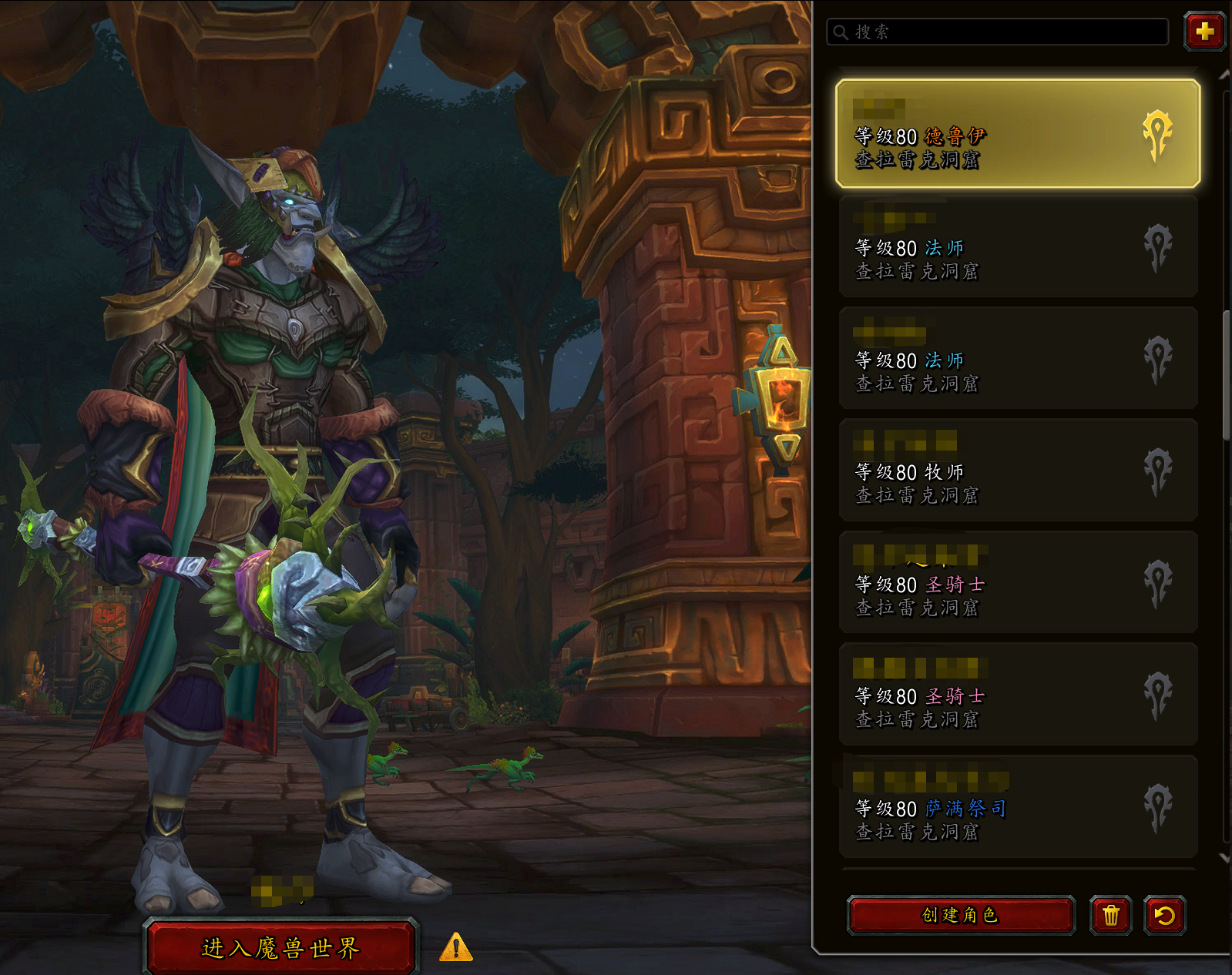Click the yellow warning triangle icon
This screenshot has width=1232, height=975.
click(x=455, y=947)
